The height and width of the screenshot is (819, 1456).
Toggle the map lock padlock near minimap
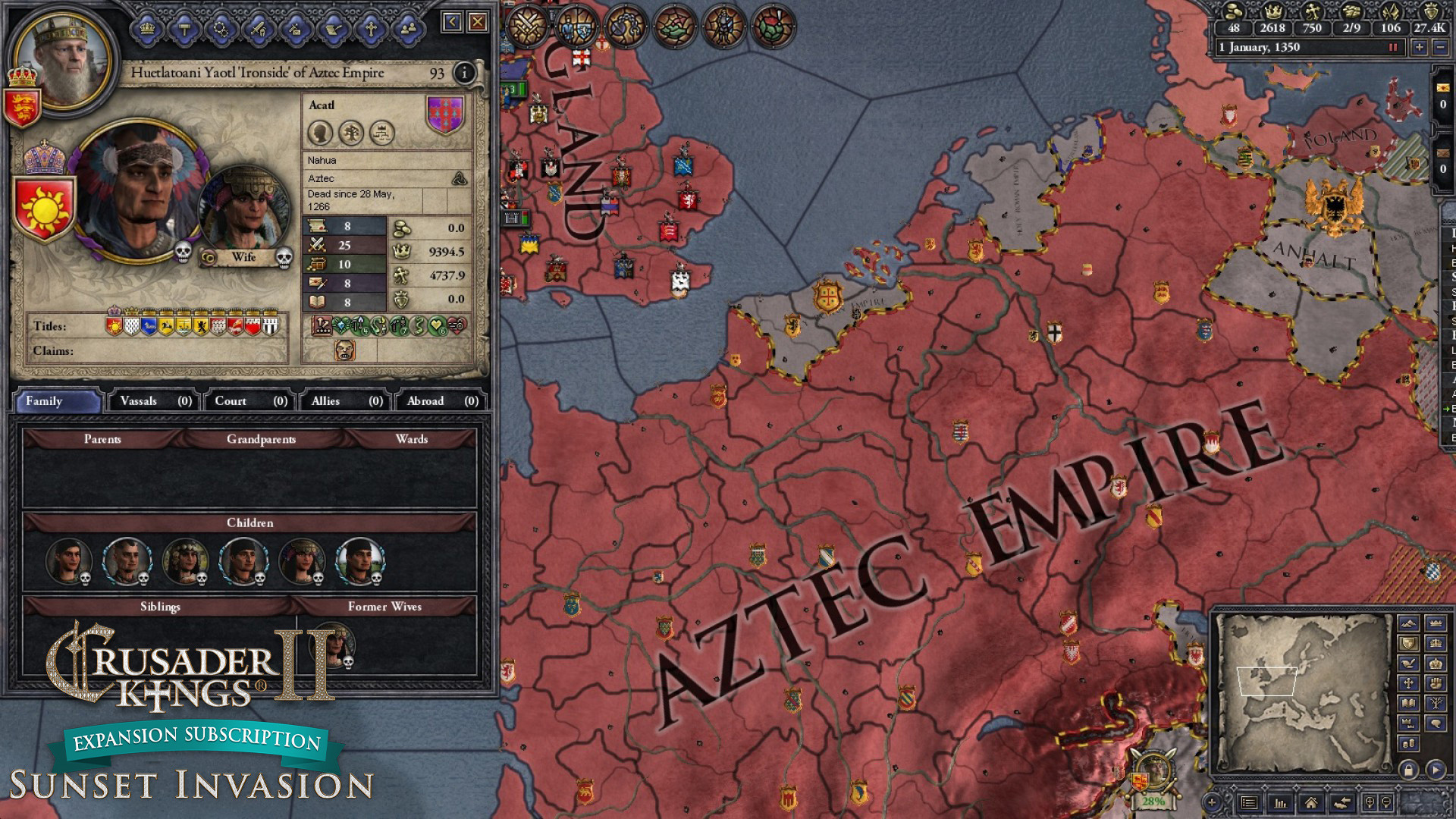1409,770
